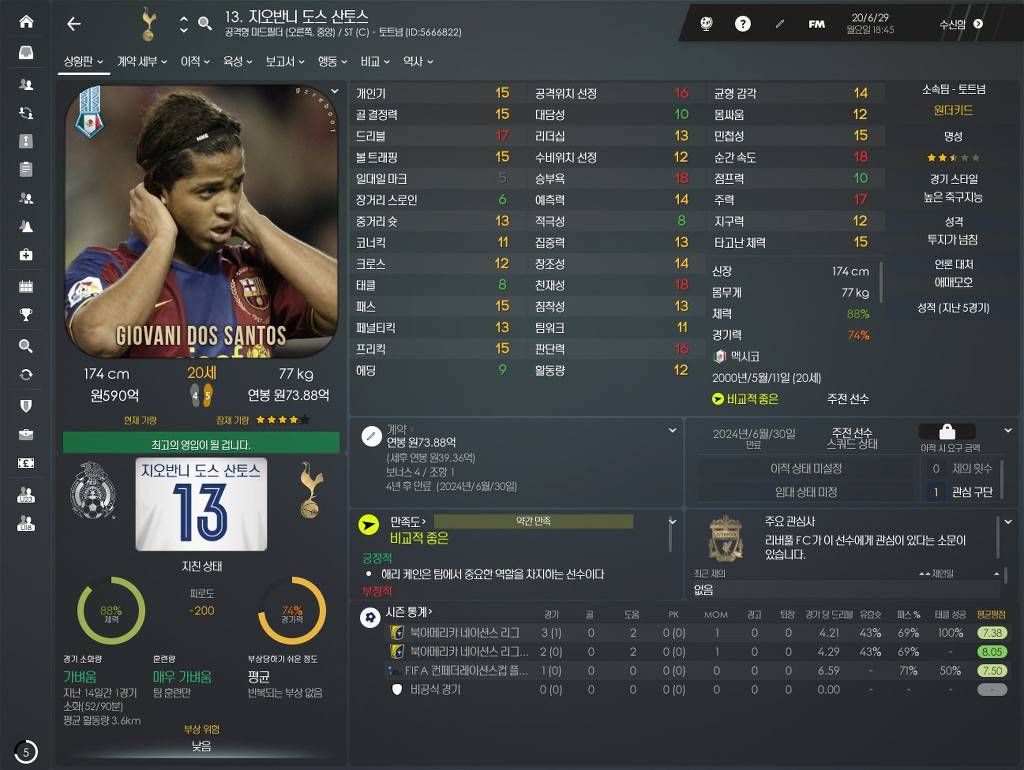The image size is (1024, 770).
Task: Click the FM menu button
Action: [x=817, y=24]
